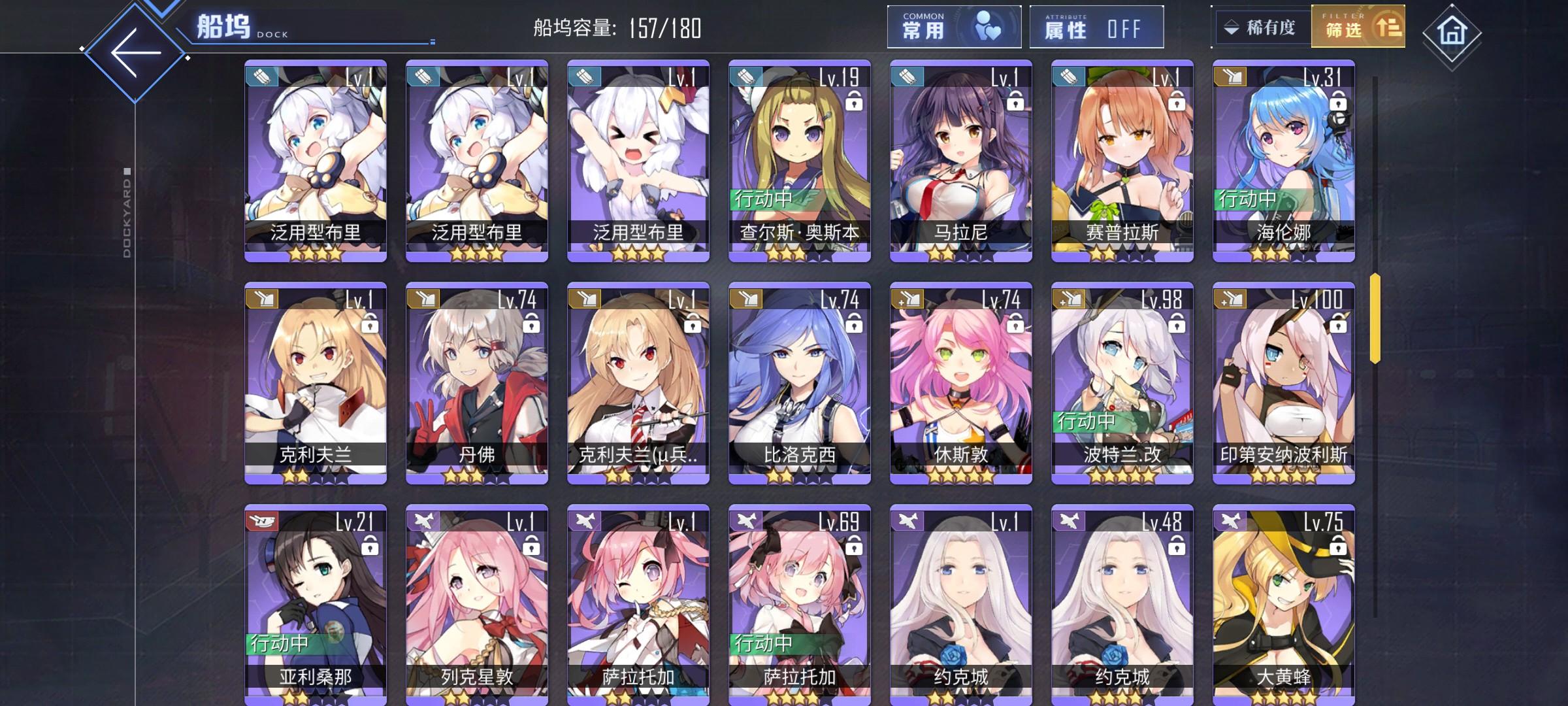Click the heart icon inside the 常用 button
This screenshot has width=1568, height=706.
[x=988, y=27]
